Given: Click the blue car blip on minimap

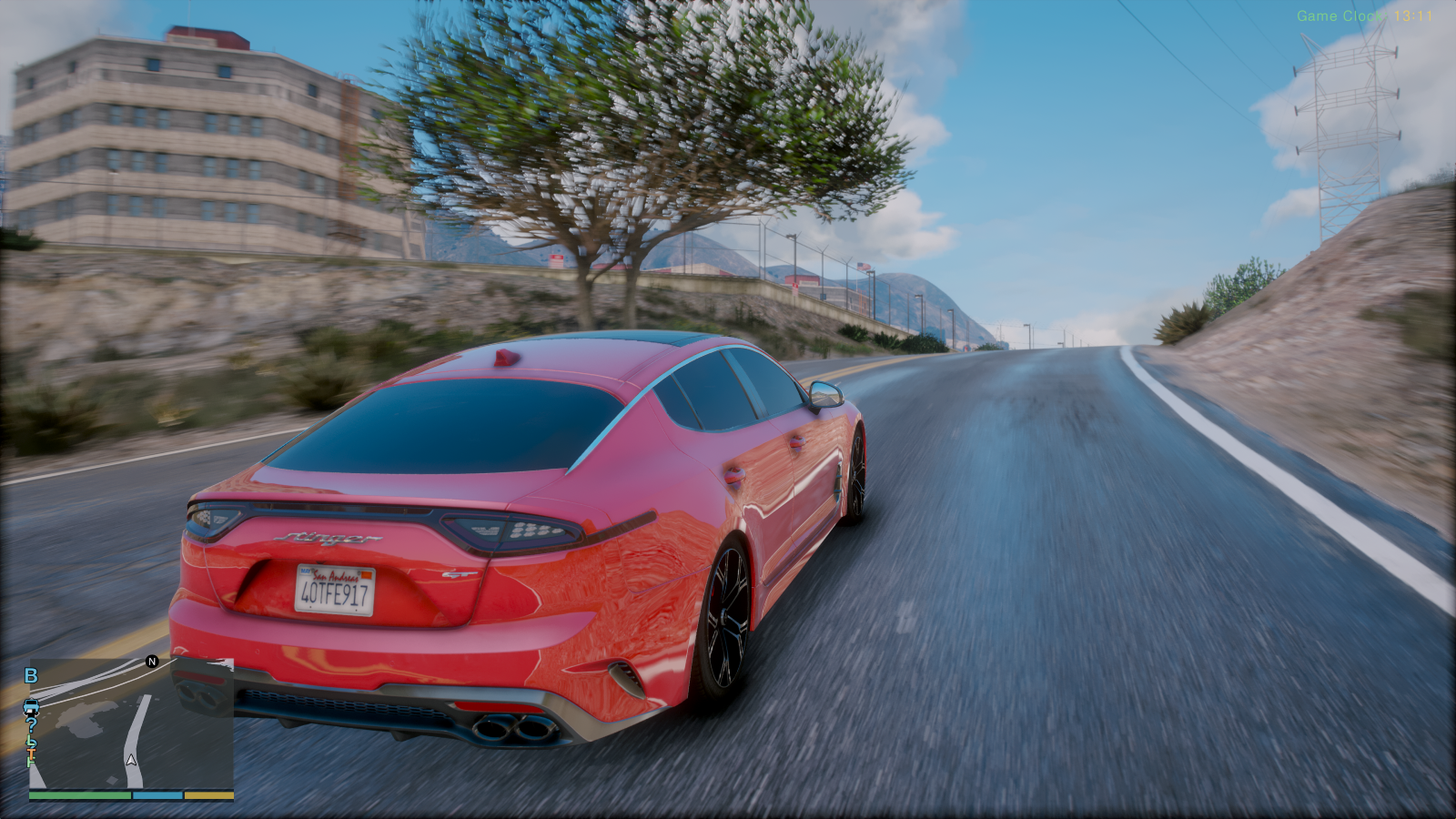Looking at the screenshot, I should coord(31,707).
